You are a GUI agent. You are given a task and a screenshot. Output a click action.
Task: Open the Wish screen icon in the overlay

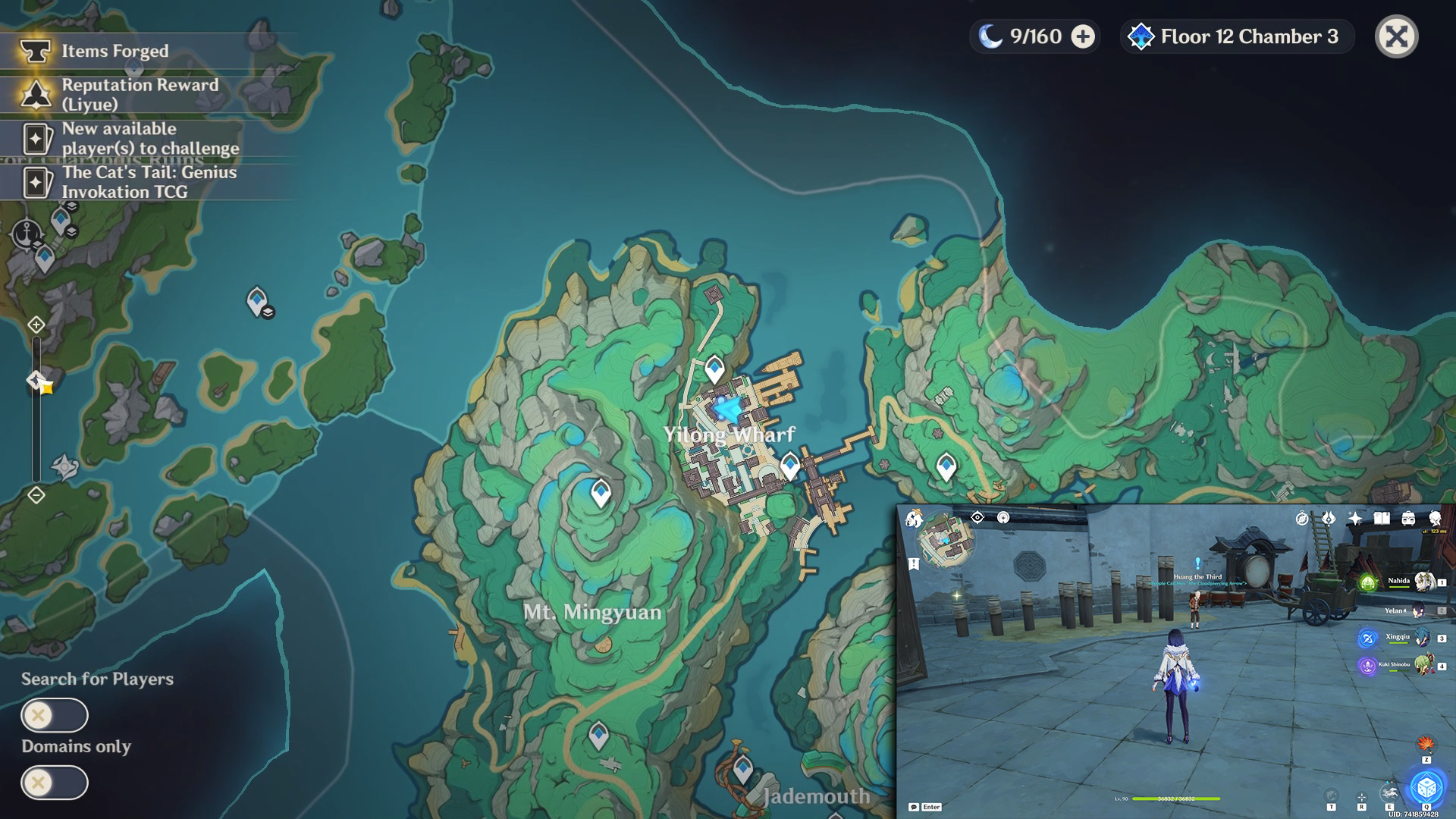pos(1329,519)
